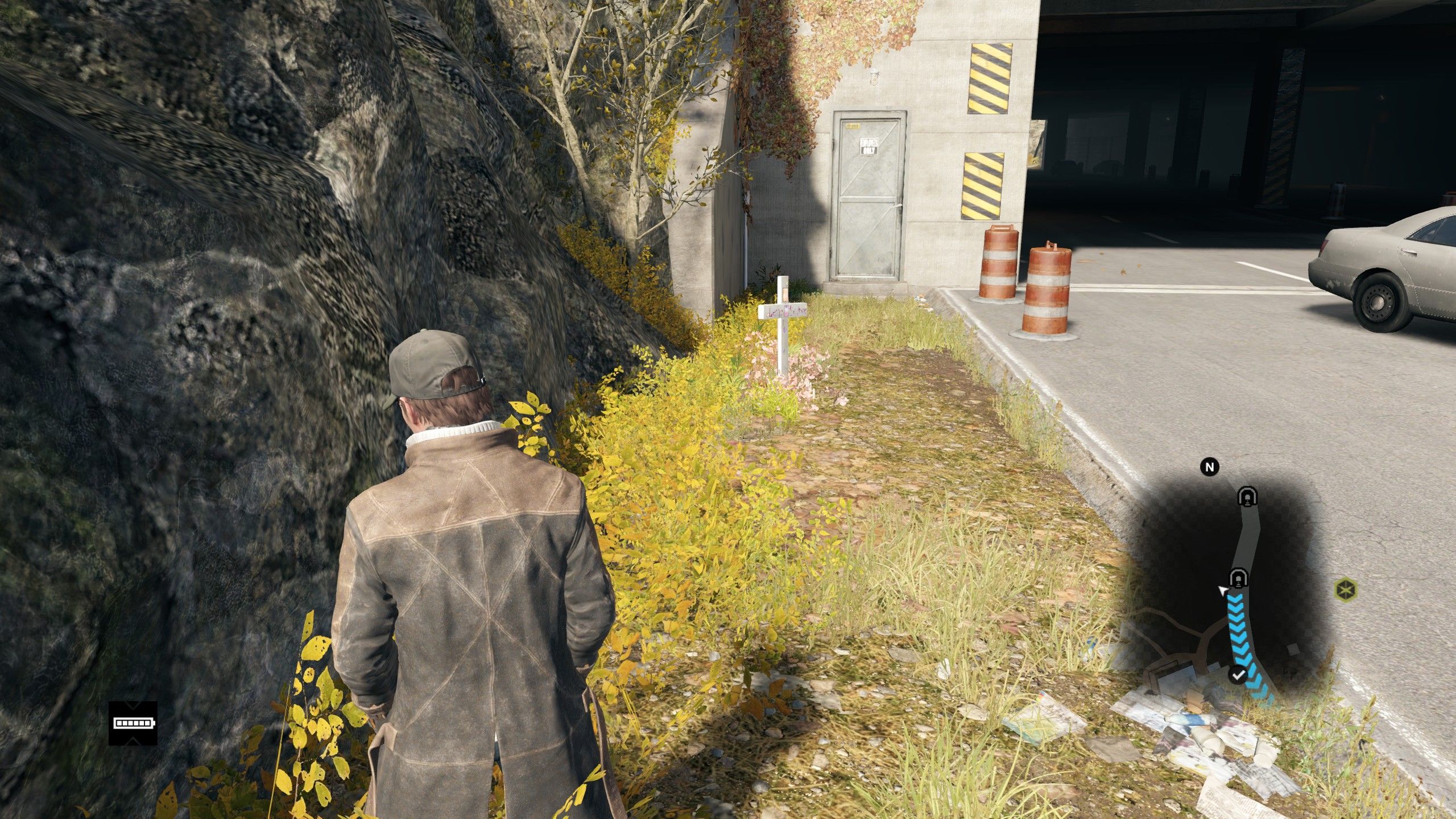Click the white player arrow on the minimap

(x=1221, y=591)
